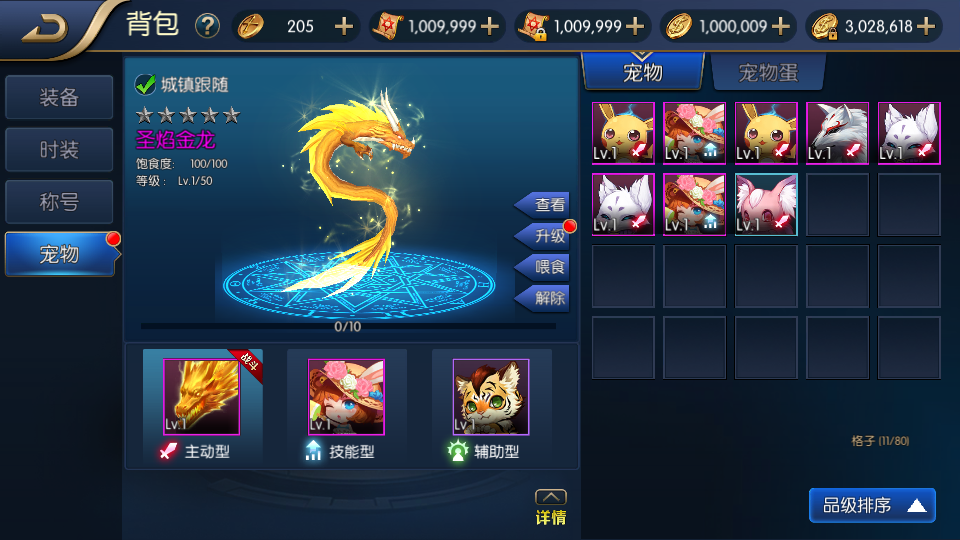
Task: Go back using the arrow button
Action: point(45,28)
